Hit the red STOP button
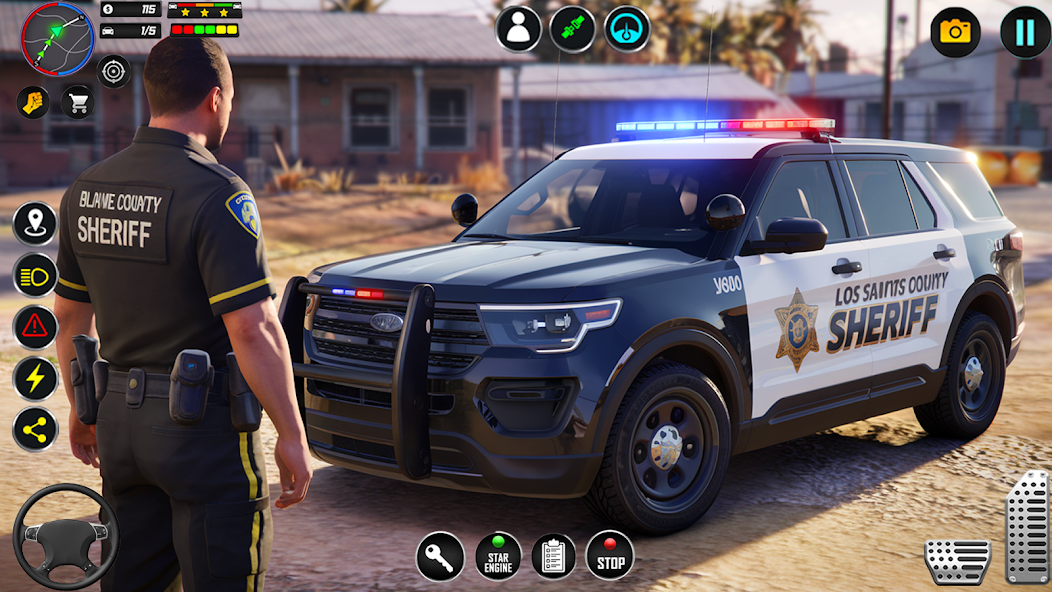The image size is (1052, 592). [x=610, y=556]
